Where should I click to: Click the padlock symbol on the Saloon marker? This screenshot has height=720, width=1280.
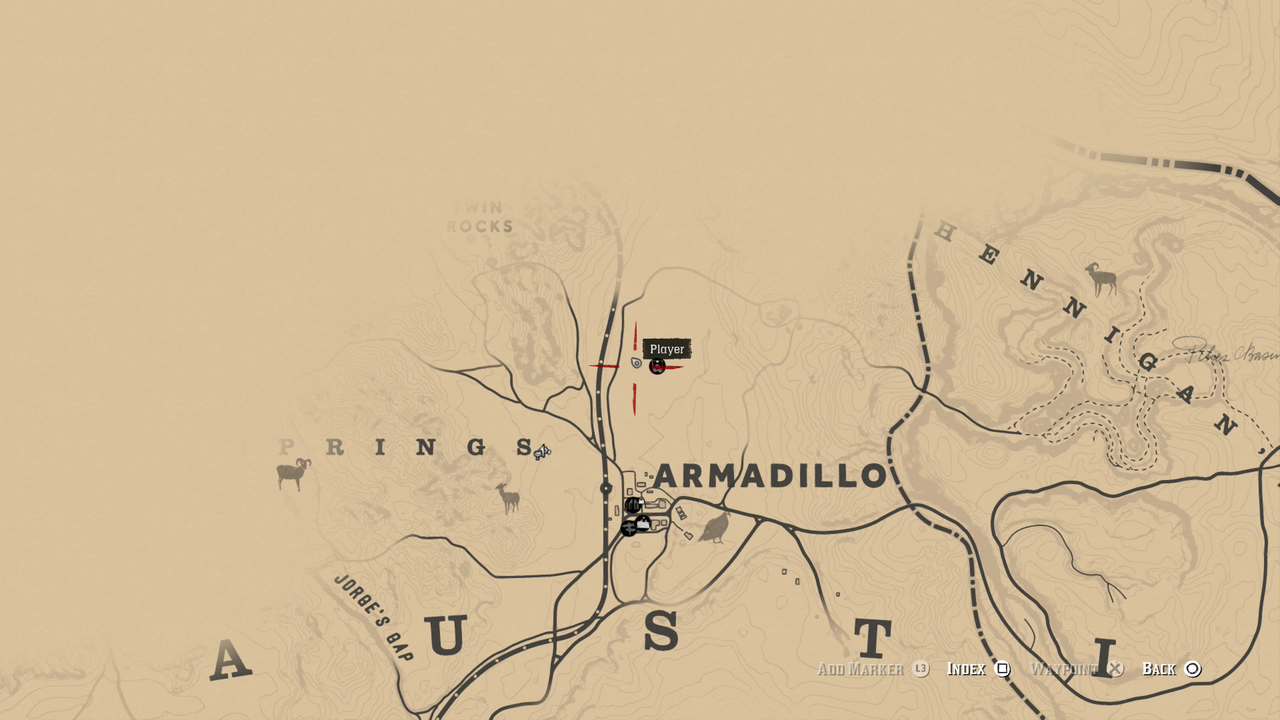641,501
